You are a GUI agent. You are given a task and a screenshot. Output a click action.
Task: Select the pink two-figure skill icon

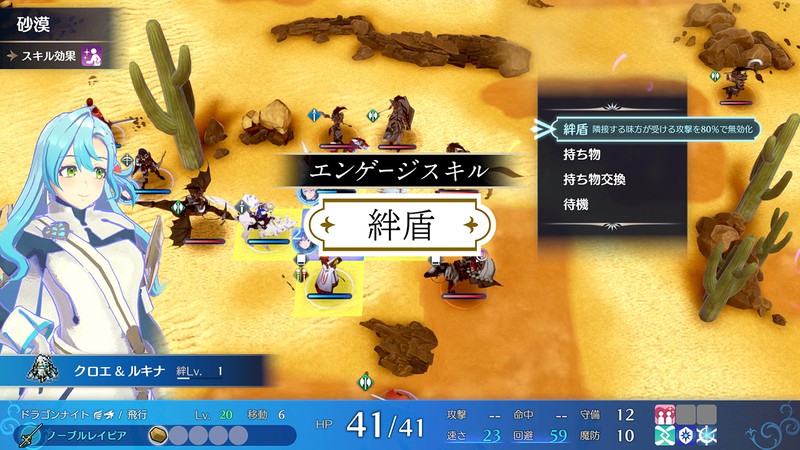pyautogui.click(x=664, y=415)
